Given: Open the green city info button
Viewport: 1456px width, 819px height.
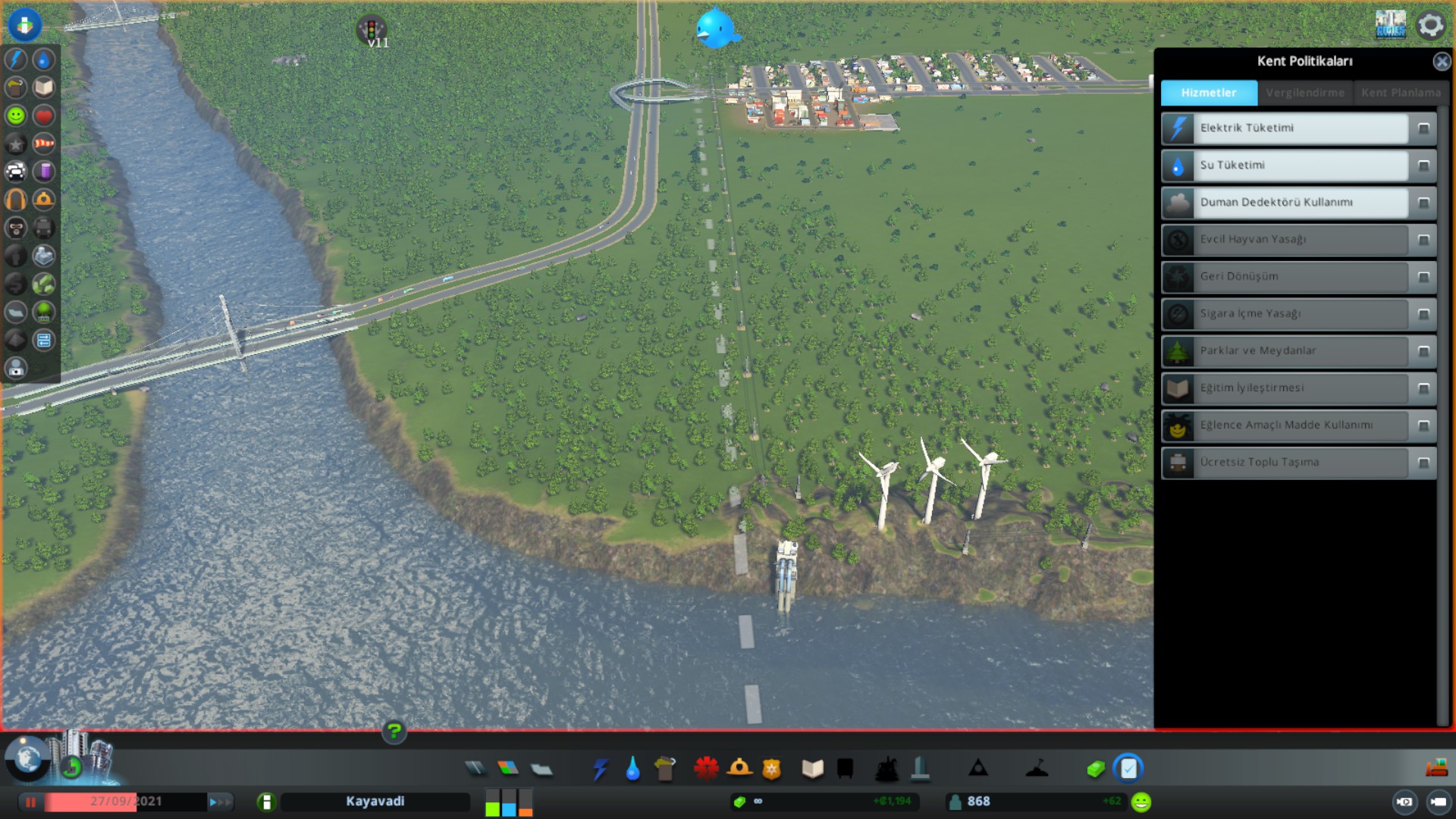Looking at the screenshot, I should pos(266,802).
